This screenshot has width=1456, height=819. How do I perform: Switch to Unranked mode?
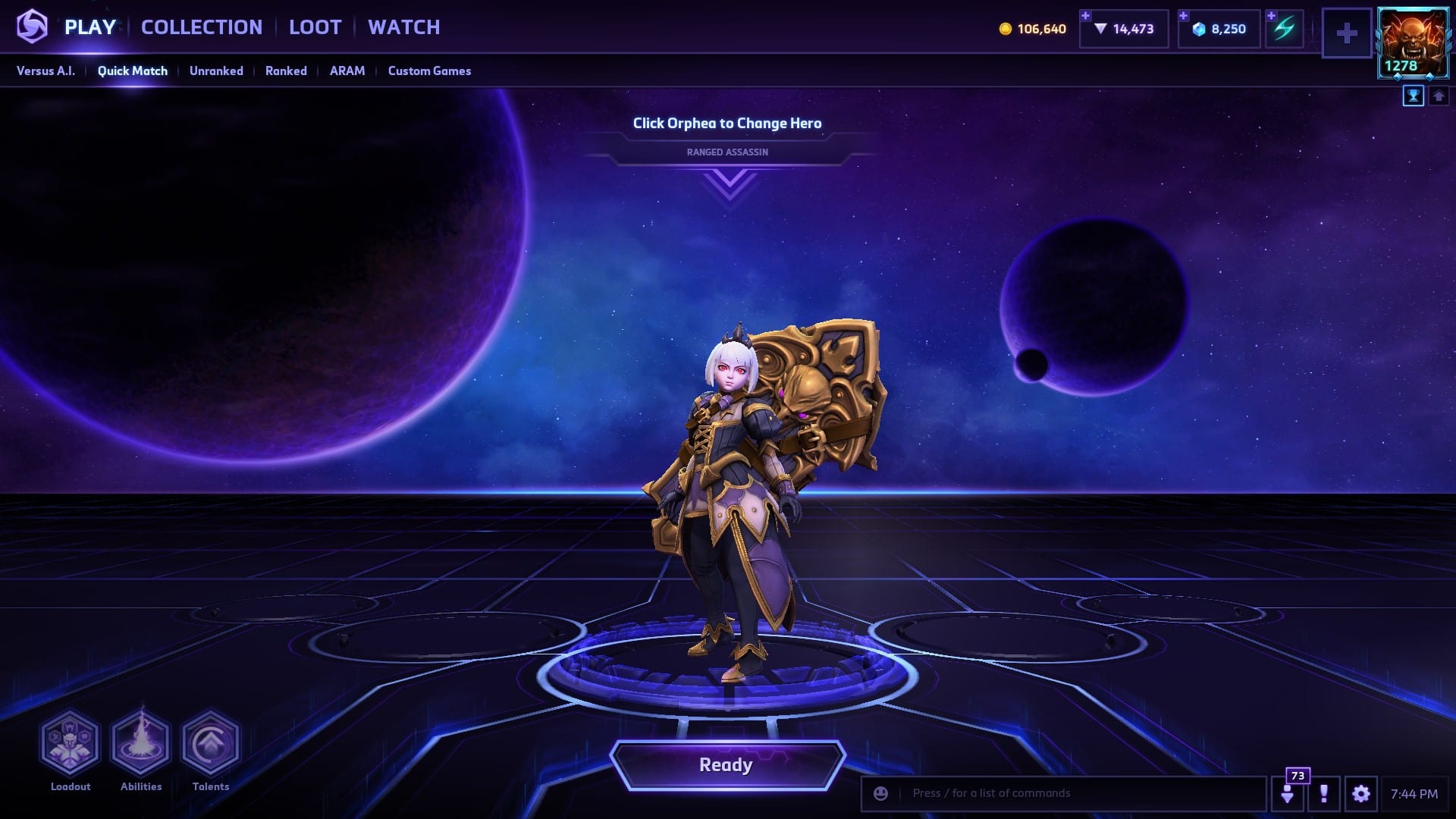pos(216,71)
